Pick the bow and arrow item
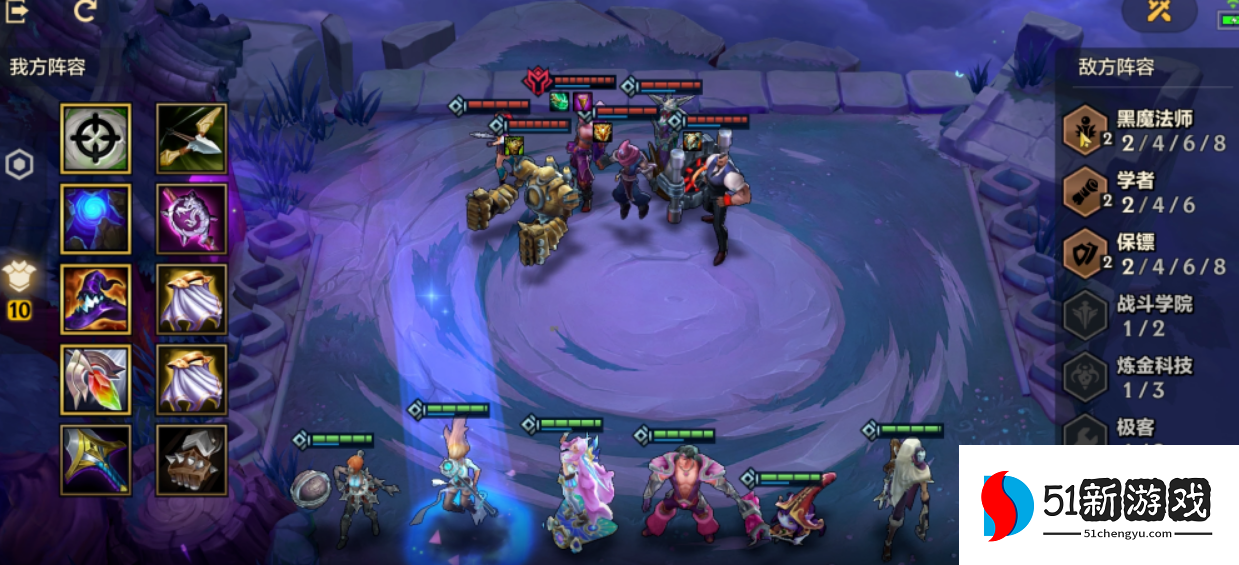Viewport: 1239px width, 565px height. pos(191,138)
